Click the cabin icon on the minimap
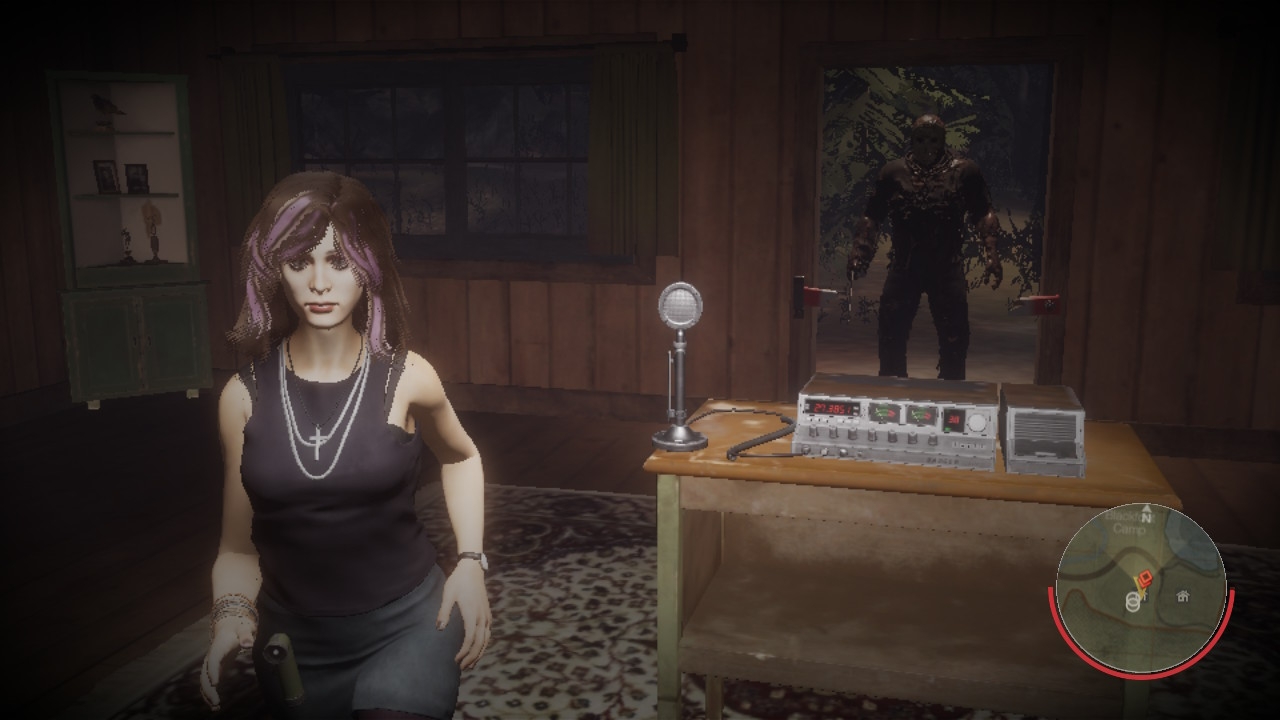Viewport: 1280px width, 720px height. click(1182, 597)
